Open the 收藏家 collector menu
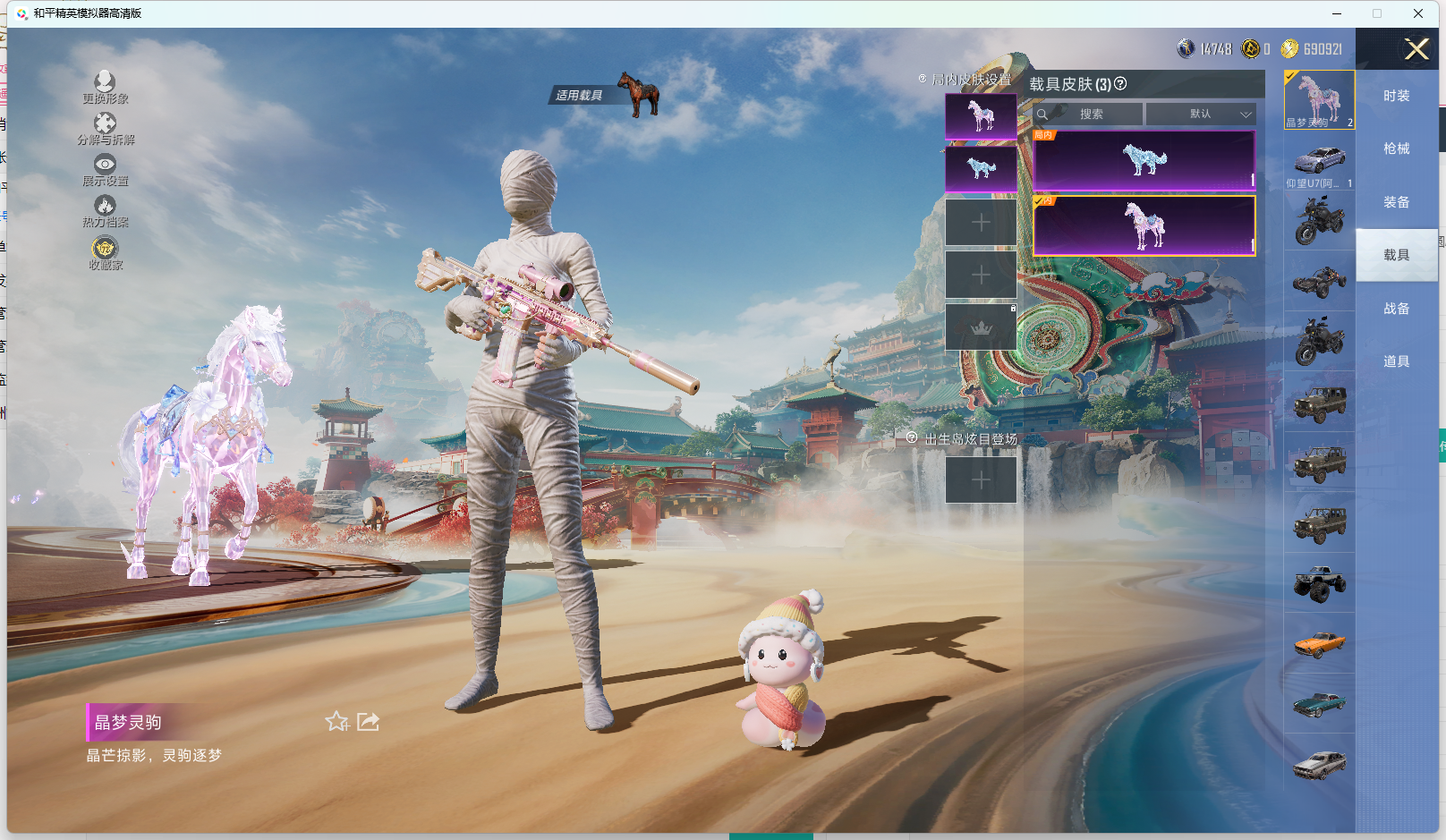Image resolution: width=1446 pixels, height=840 pixels. [105, 251]
